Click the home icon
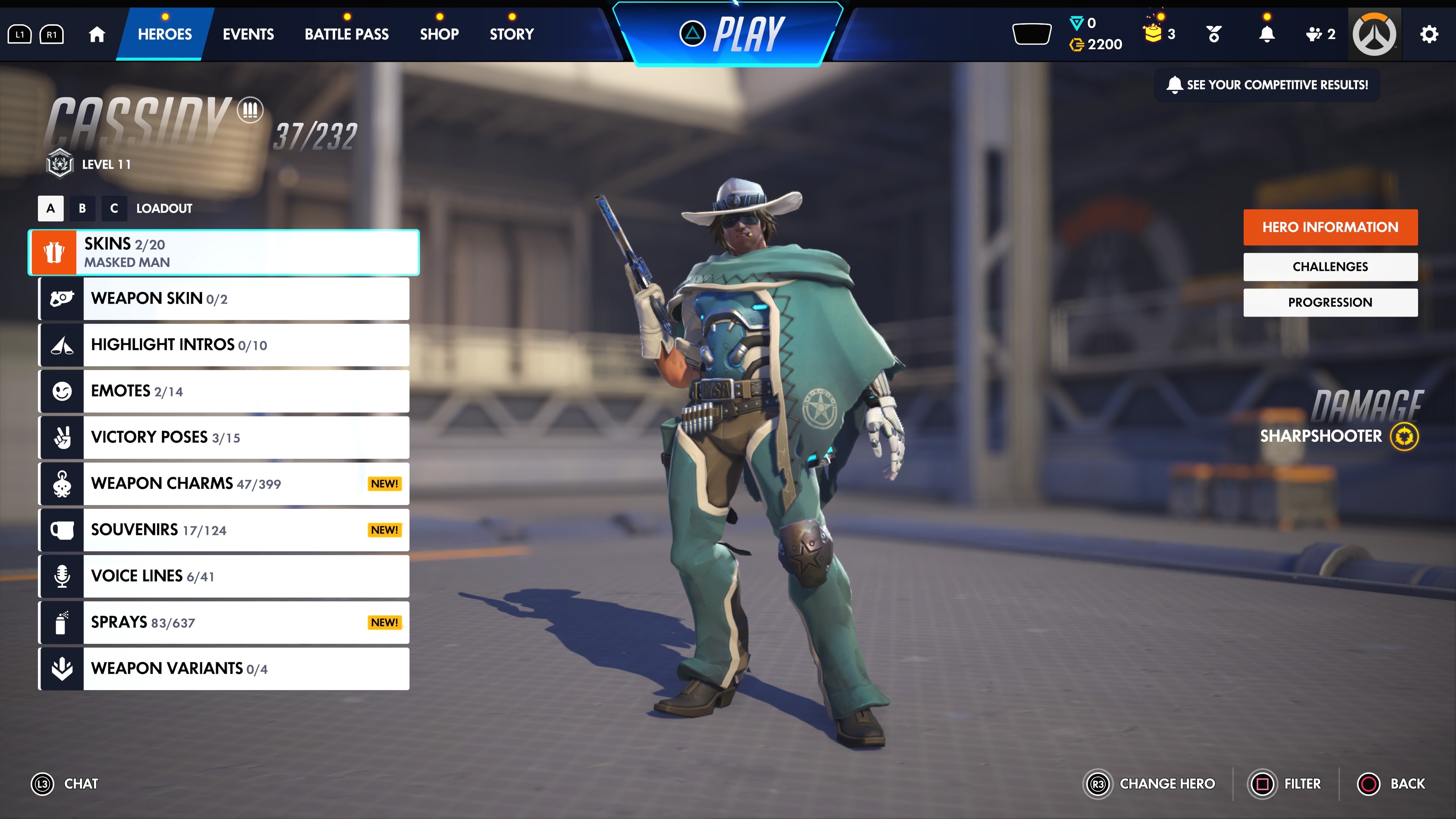This screenshot has width=1456, height=819. (x=97, y=35)
